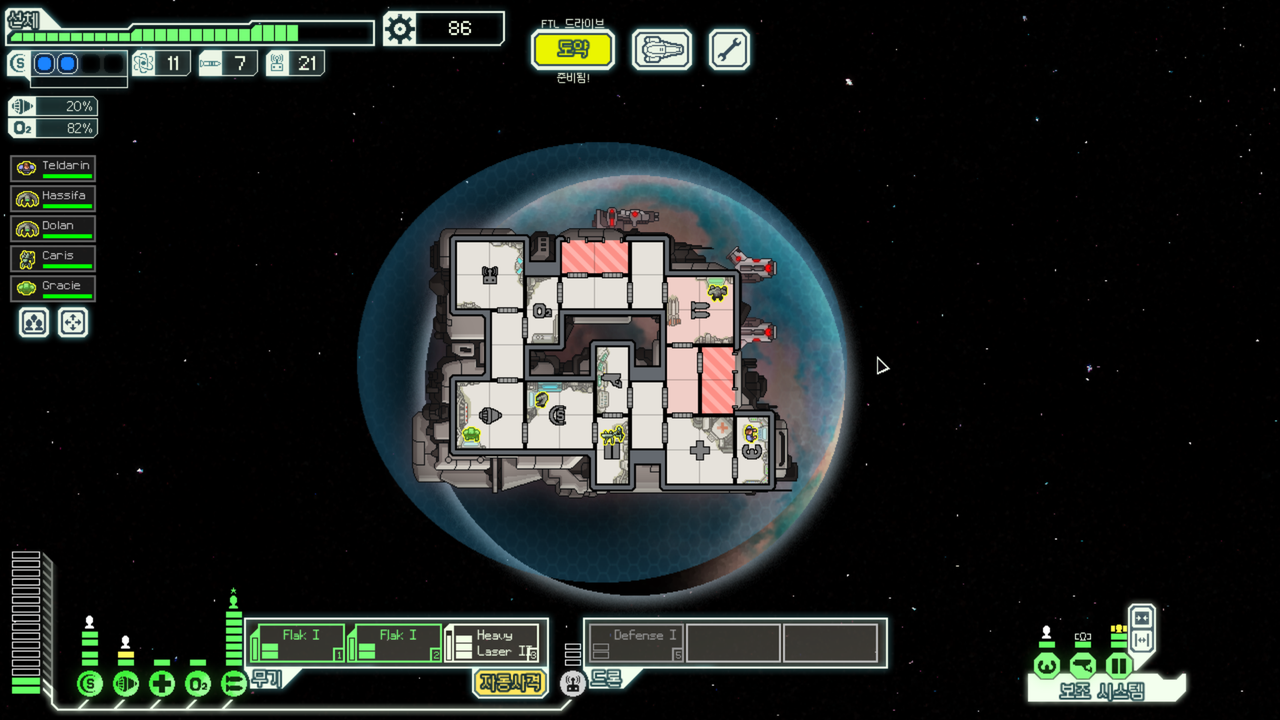Open the wrench menu button
Viewport: 1280px width, 720px height.
click(x=729, y=49)
